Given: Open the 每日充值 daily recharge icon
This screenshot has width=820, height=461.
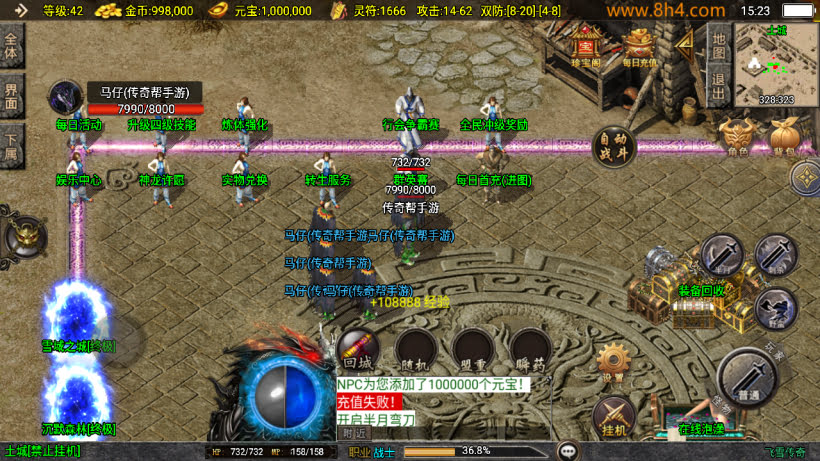Looking at the screenshot, I should click(x=638, y=46).
